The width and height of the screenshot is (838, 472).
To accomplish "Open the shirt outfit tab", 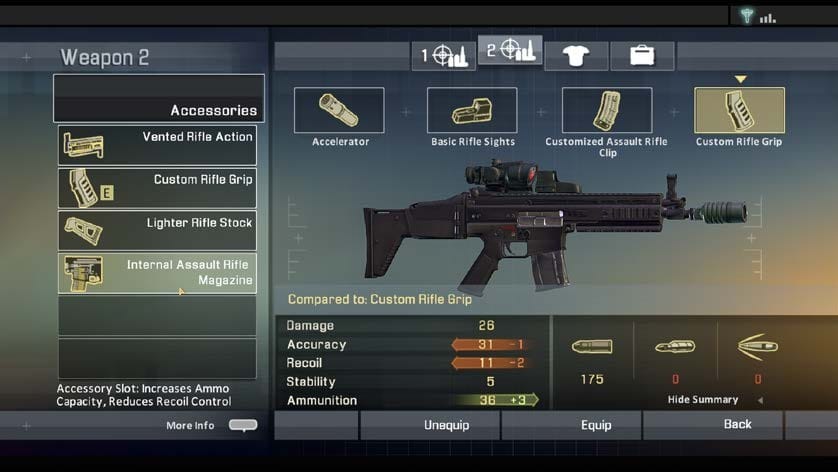I will coord(577,55).
